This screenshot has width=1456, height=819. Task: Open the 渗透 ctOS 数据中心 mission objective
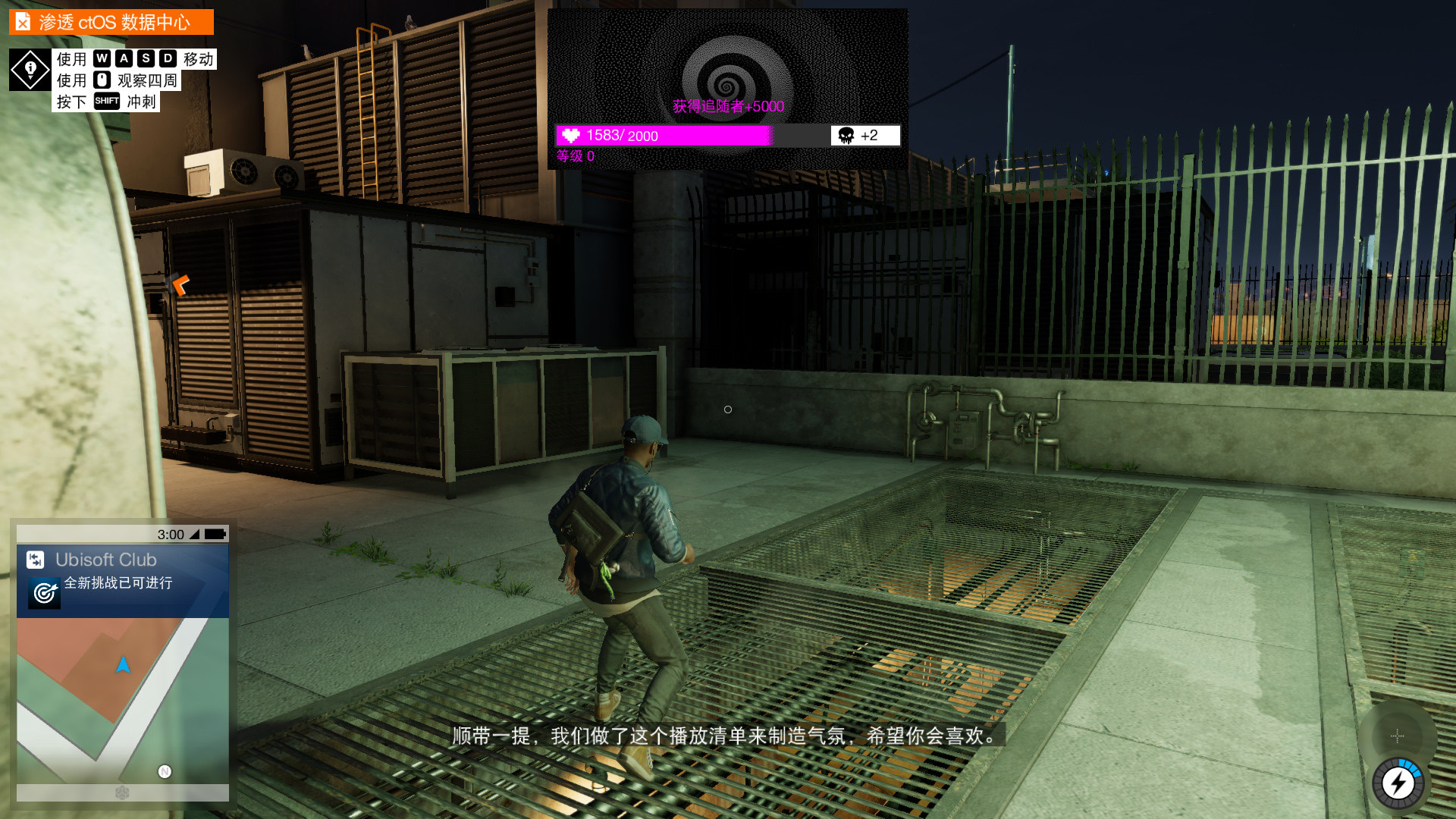point(111,22)
